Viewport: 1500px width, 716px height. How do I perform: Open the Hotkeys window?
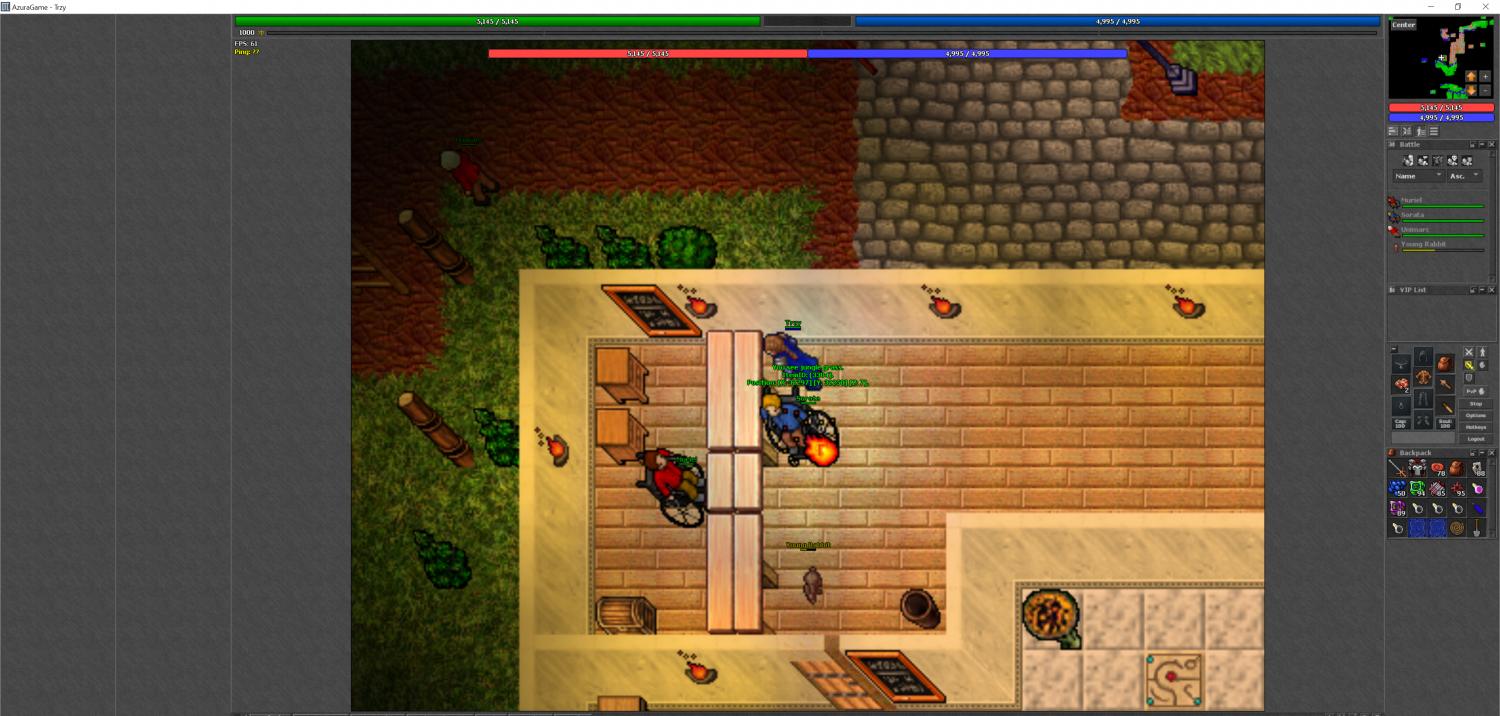[x=1475, y=427]
